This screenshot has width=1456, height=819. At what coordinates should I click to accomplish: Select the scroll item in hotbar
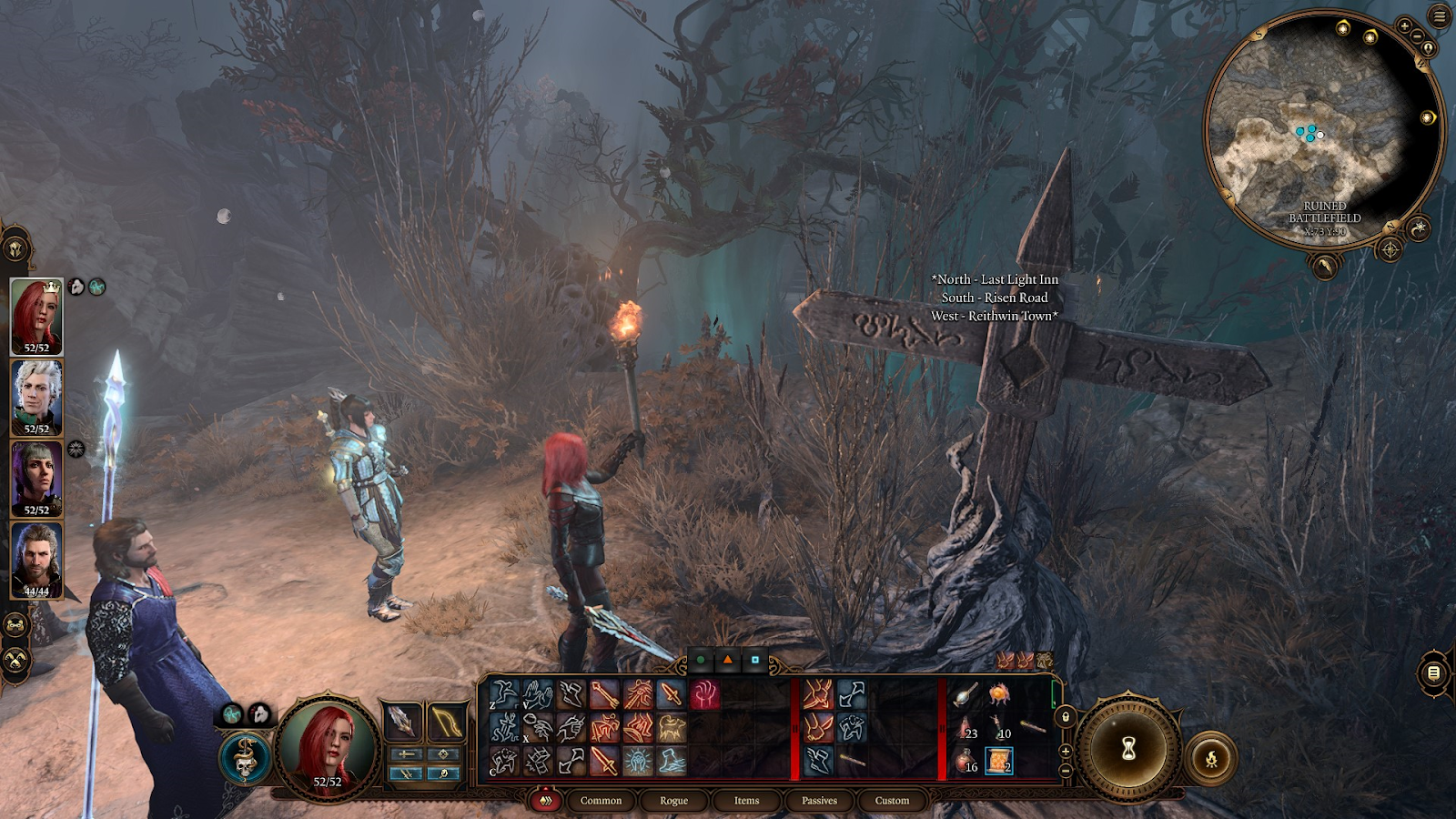coord(998,760)
